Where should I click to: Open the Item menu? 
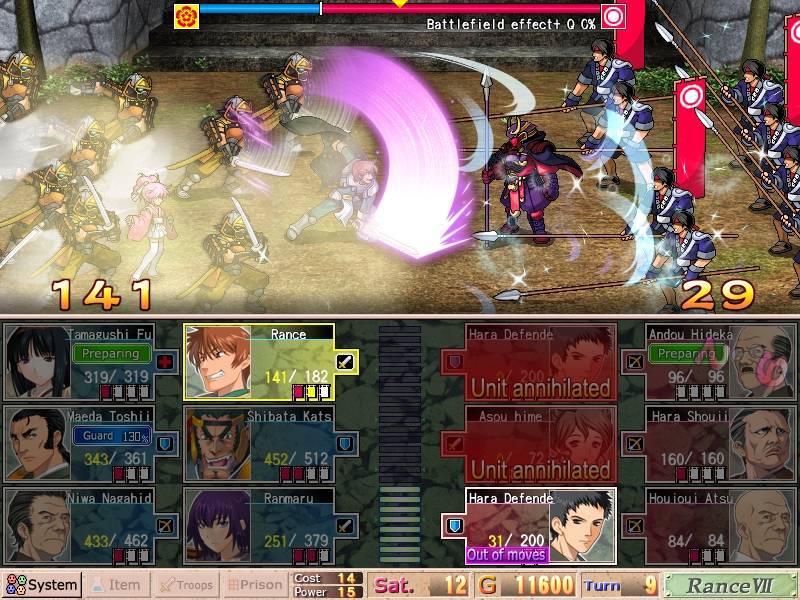tap(116, 585)
